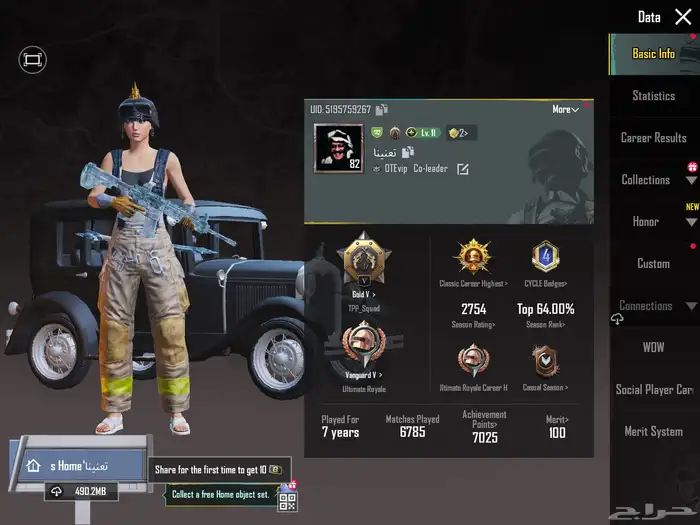Switch to the Statistics tab
Viewport: 700px width, 525px height.
[653, 96]
